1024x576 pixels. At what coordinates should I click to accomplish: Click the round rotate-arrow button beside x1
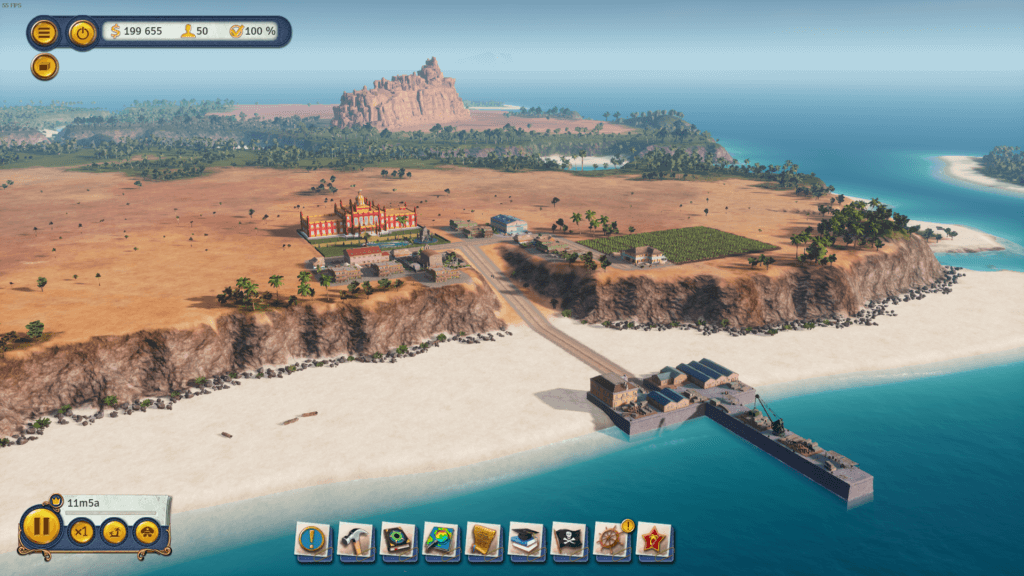[x=114, y=531]
